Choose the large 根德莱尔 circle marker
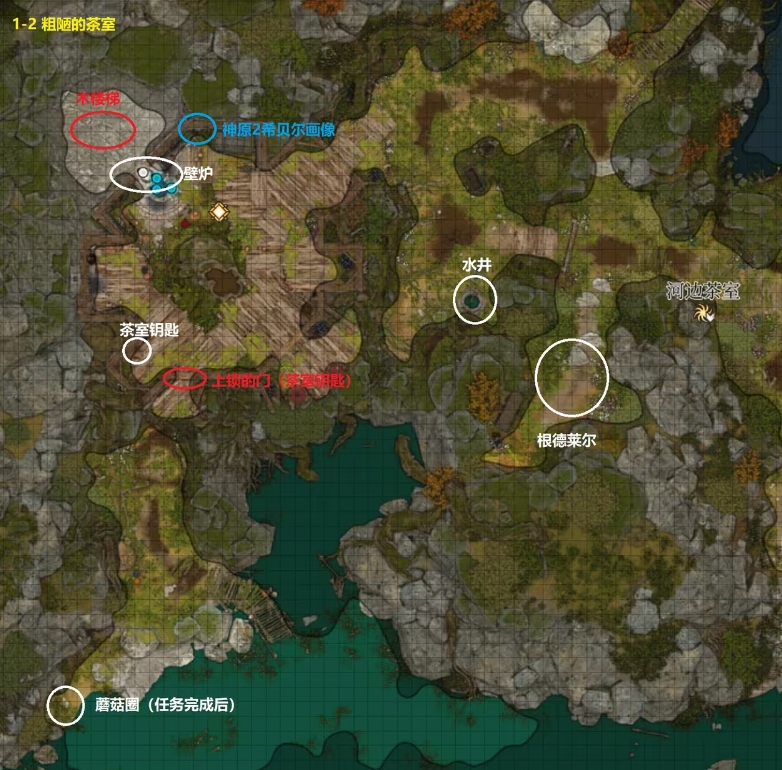 pyautogui.click(x=572, y=377)
